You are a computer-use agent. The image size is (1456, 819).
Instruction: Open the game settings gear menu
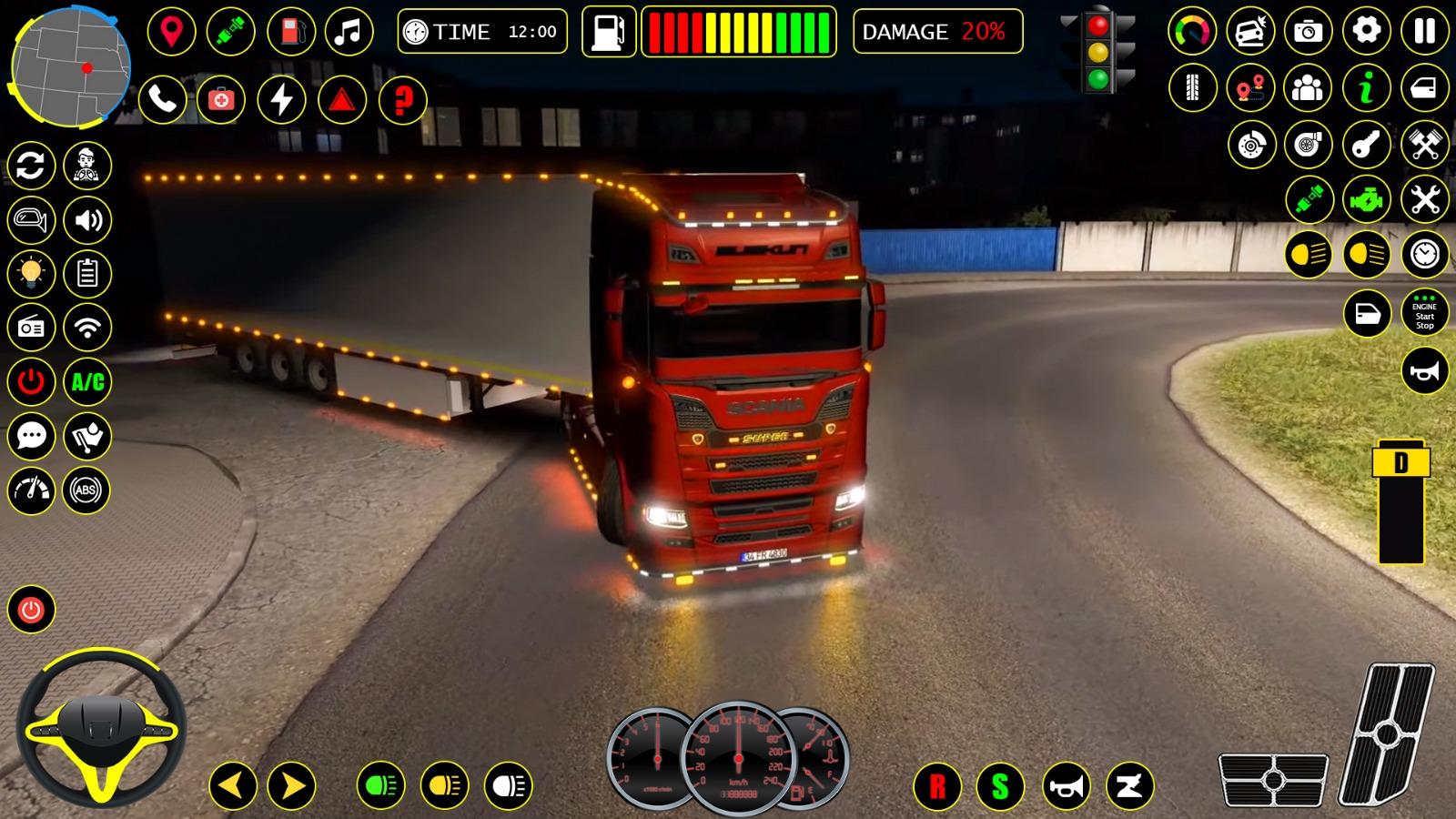tap(1367, 31)
